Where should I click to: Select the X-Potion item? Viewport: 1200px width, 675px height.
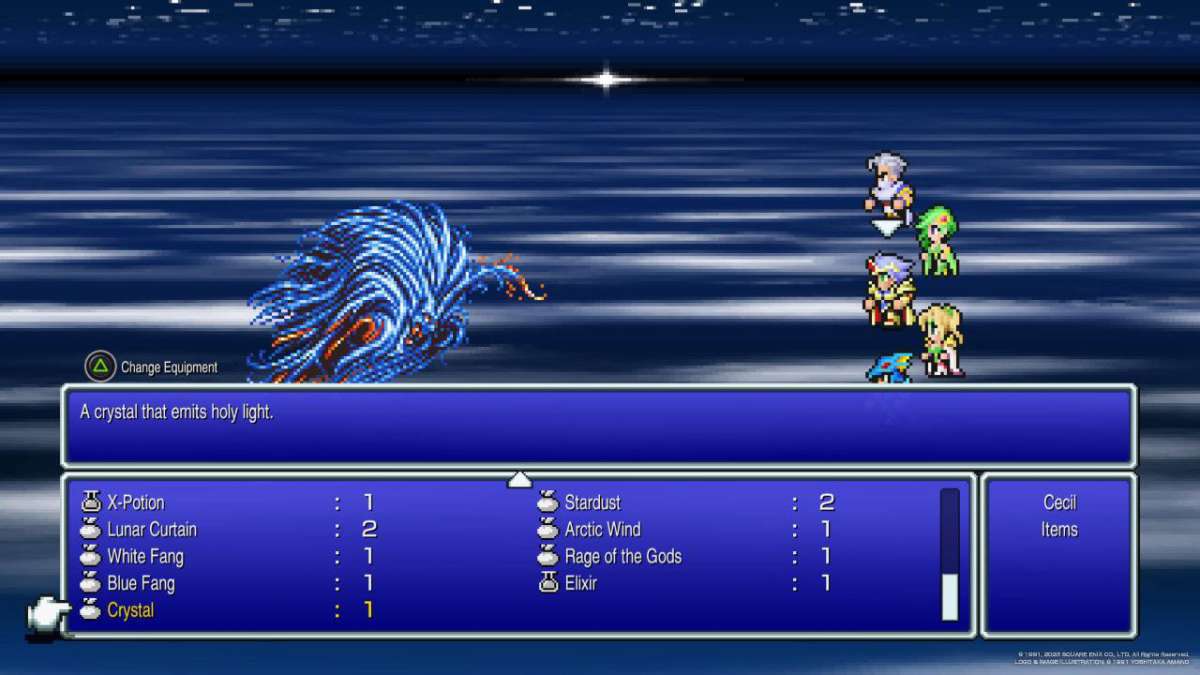(136, 503)
